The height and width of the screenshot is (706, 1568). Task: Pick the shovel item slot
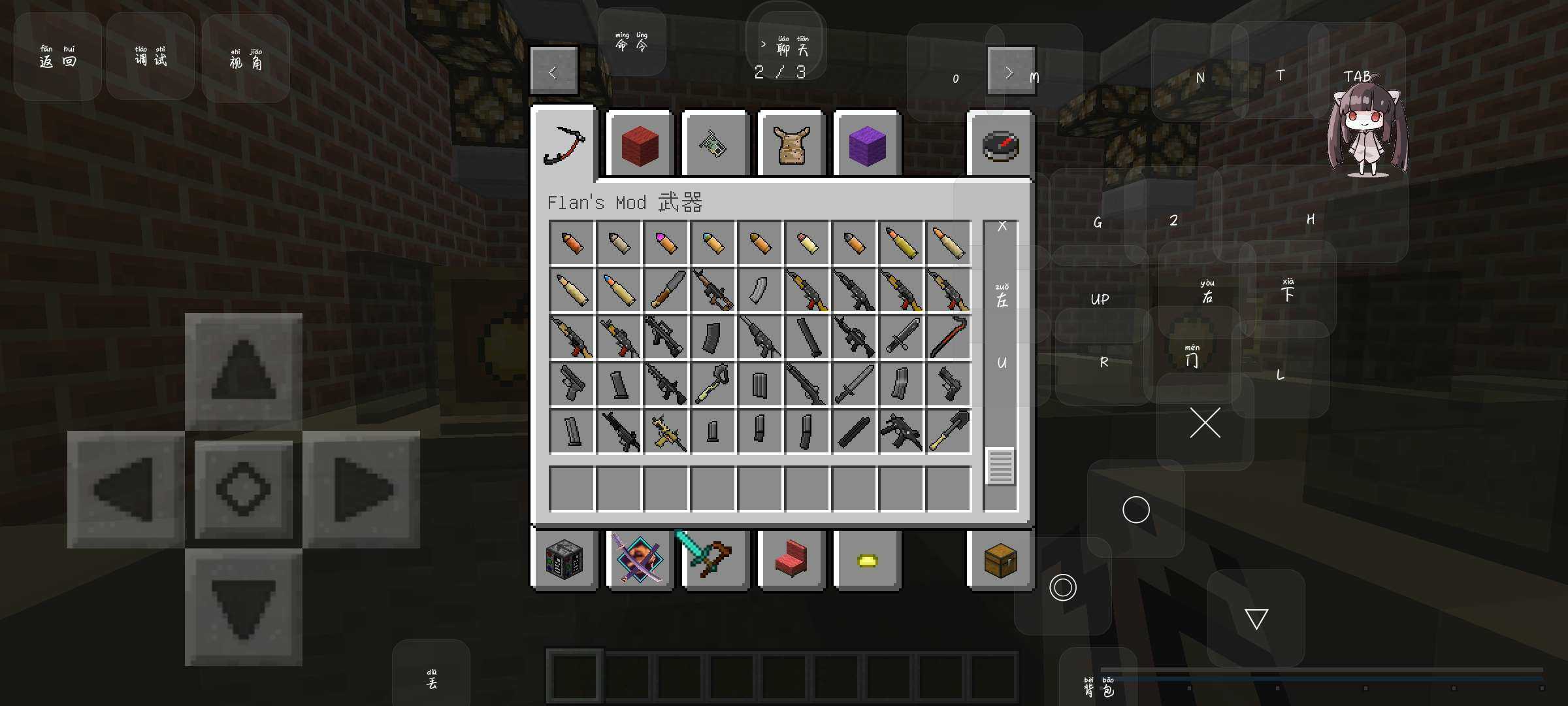(x=948, y=431)
